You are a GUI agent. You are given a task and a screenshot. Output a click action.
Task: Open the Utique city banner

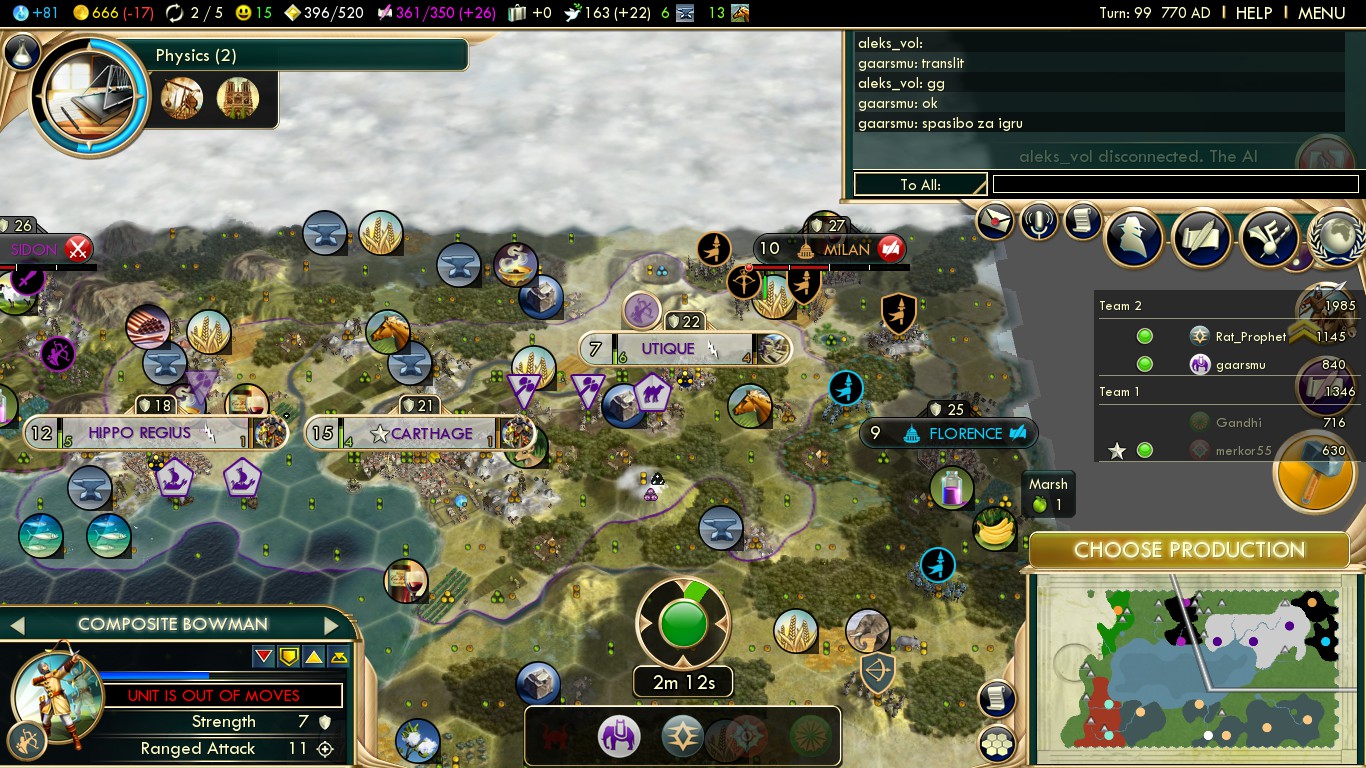tap(667, 349)
